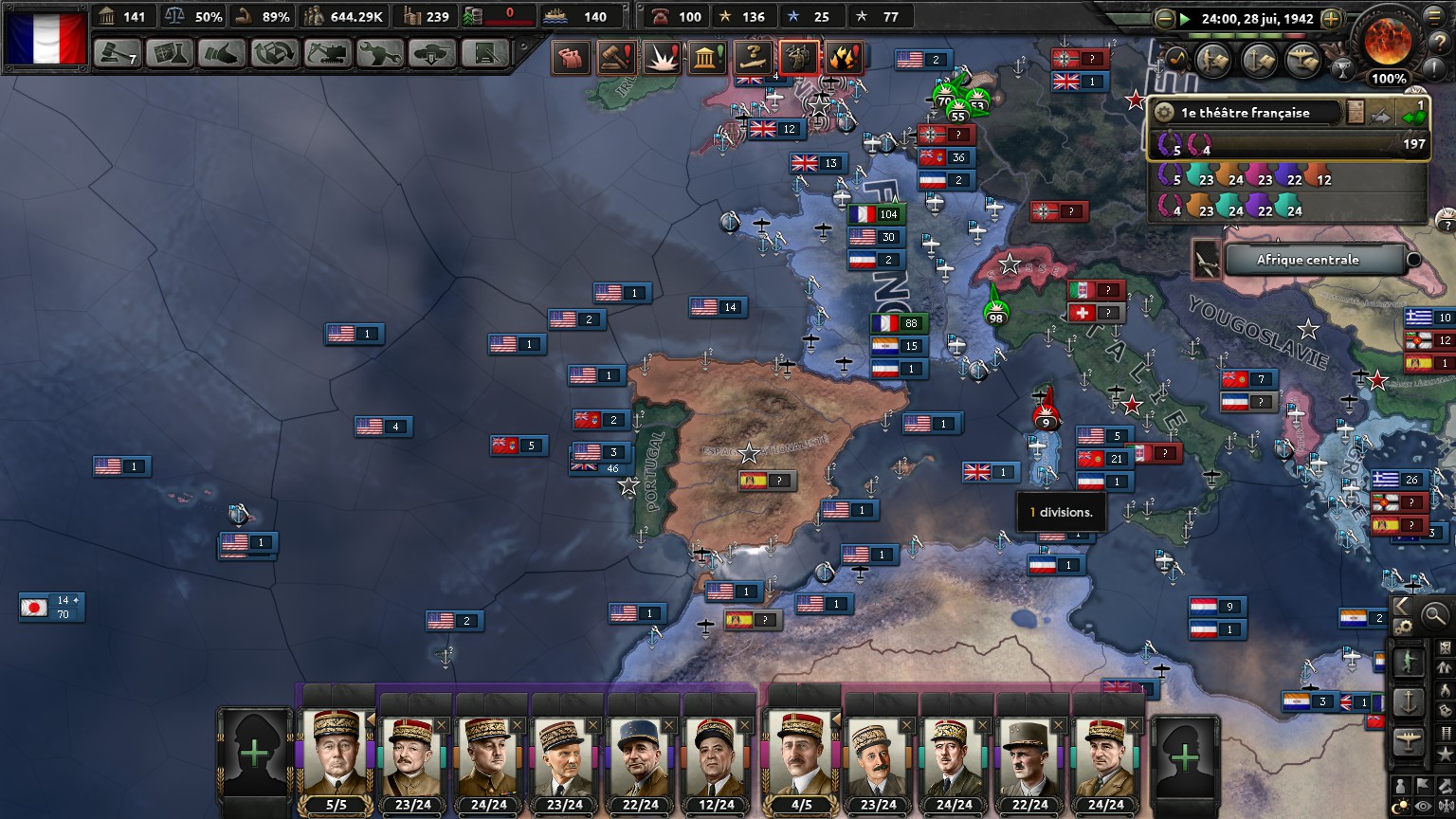Open the political decisions gavel menu
Image resolution: width=1456 pixels, height=819 pixels.
point(118,53)
